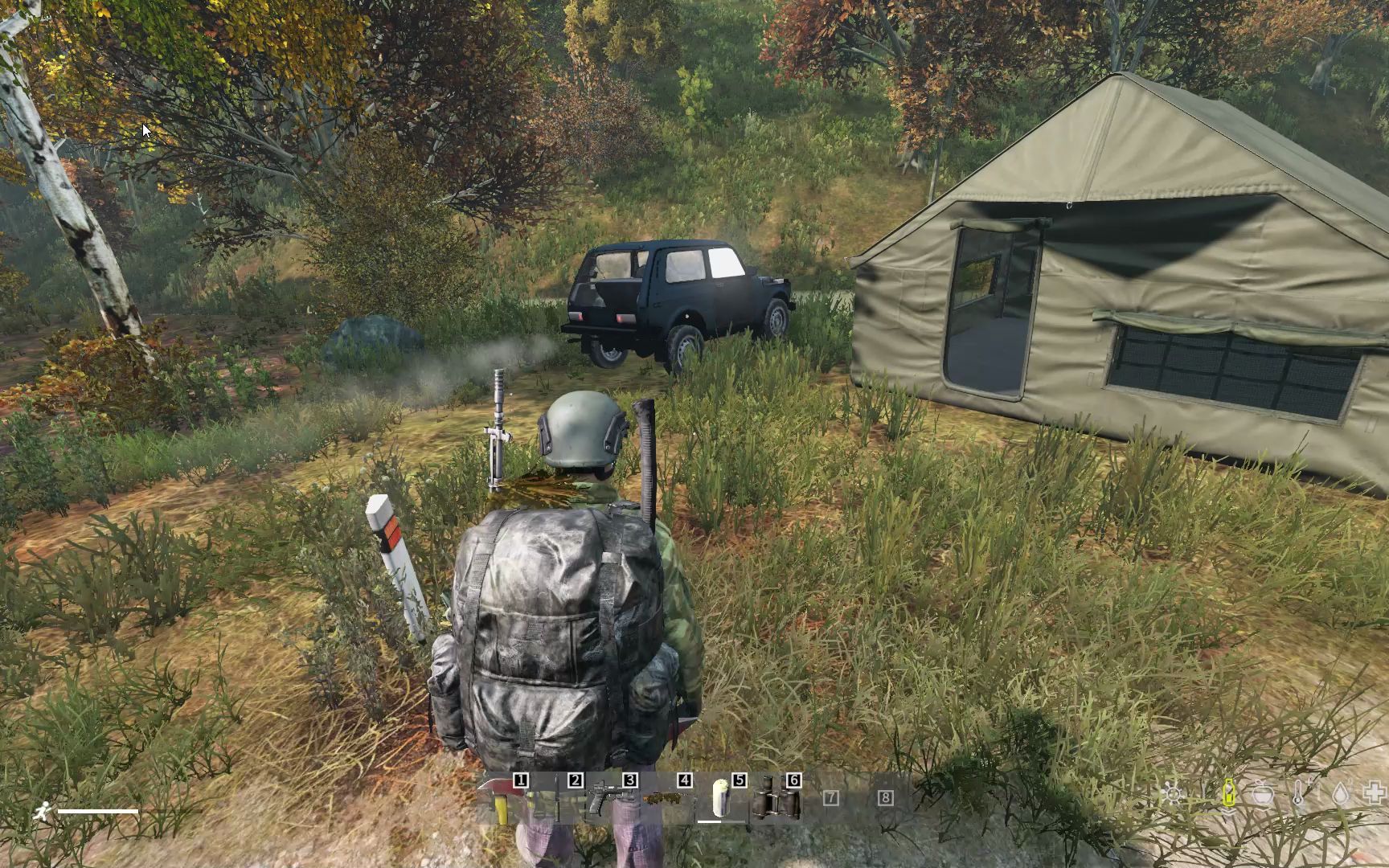Image resolution: width=1389 pixels, height=868 pixels.
Task: Click the yellow hydration bottle indicator
Action: tap(1229, 793)
